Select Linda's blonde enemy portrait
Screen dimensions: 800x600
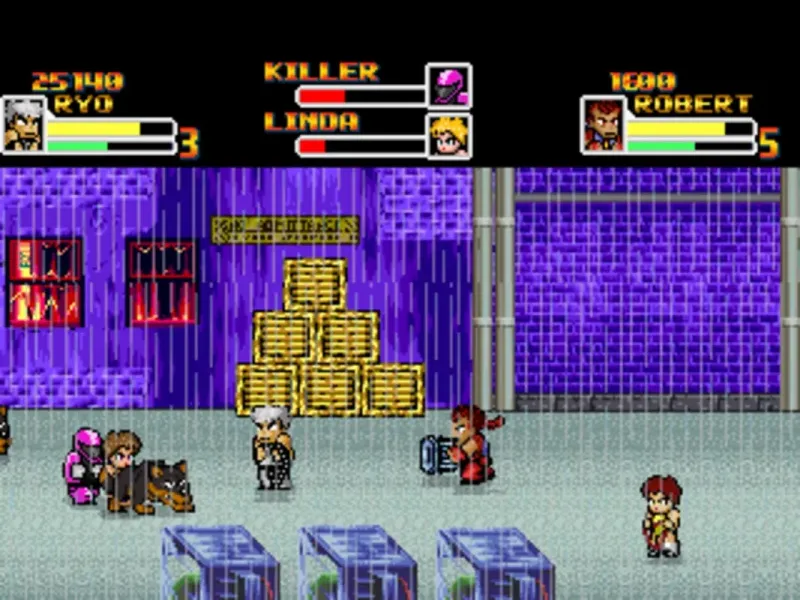tap(449, 136)
